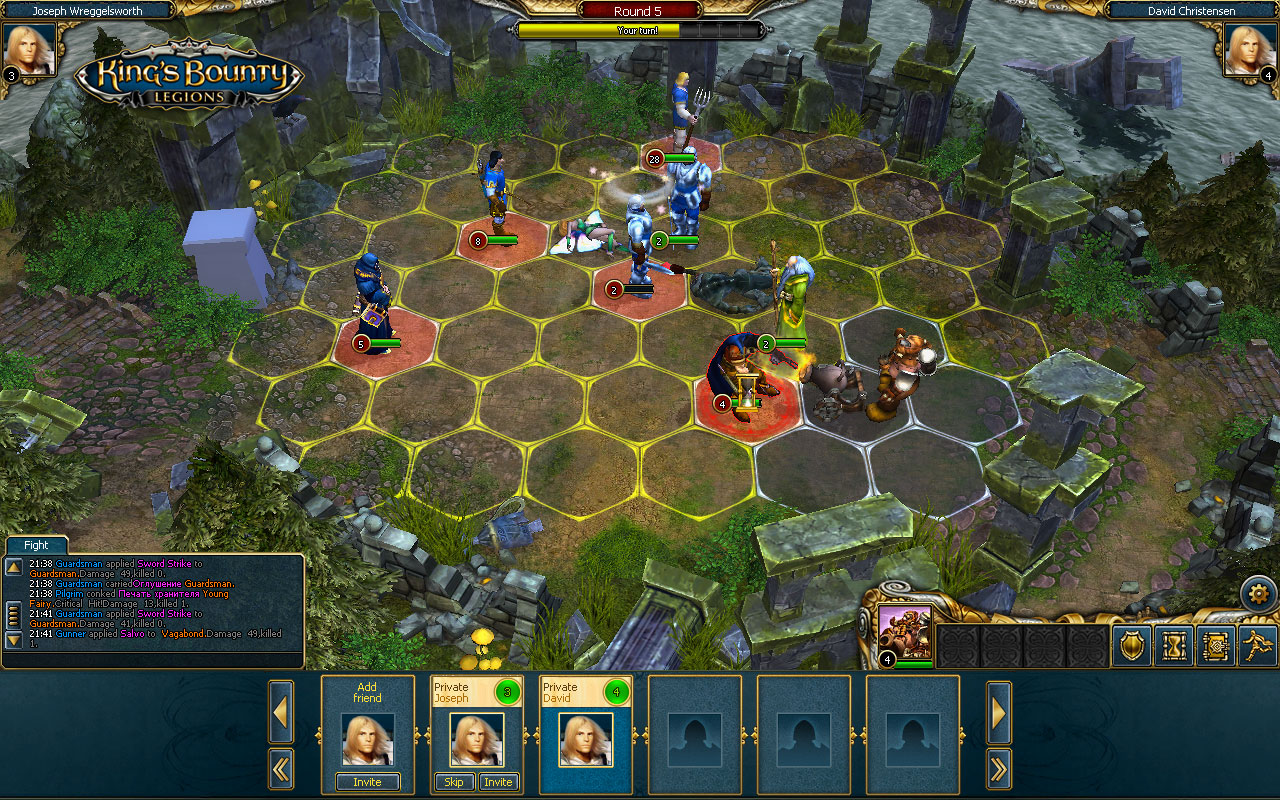Switch to the Fight tab
Image resolution: width=1280 pixels, height=800 pixels.
(x=35, y=545)
